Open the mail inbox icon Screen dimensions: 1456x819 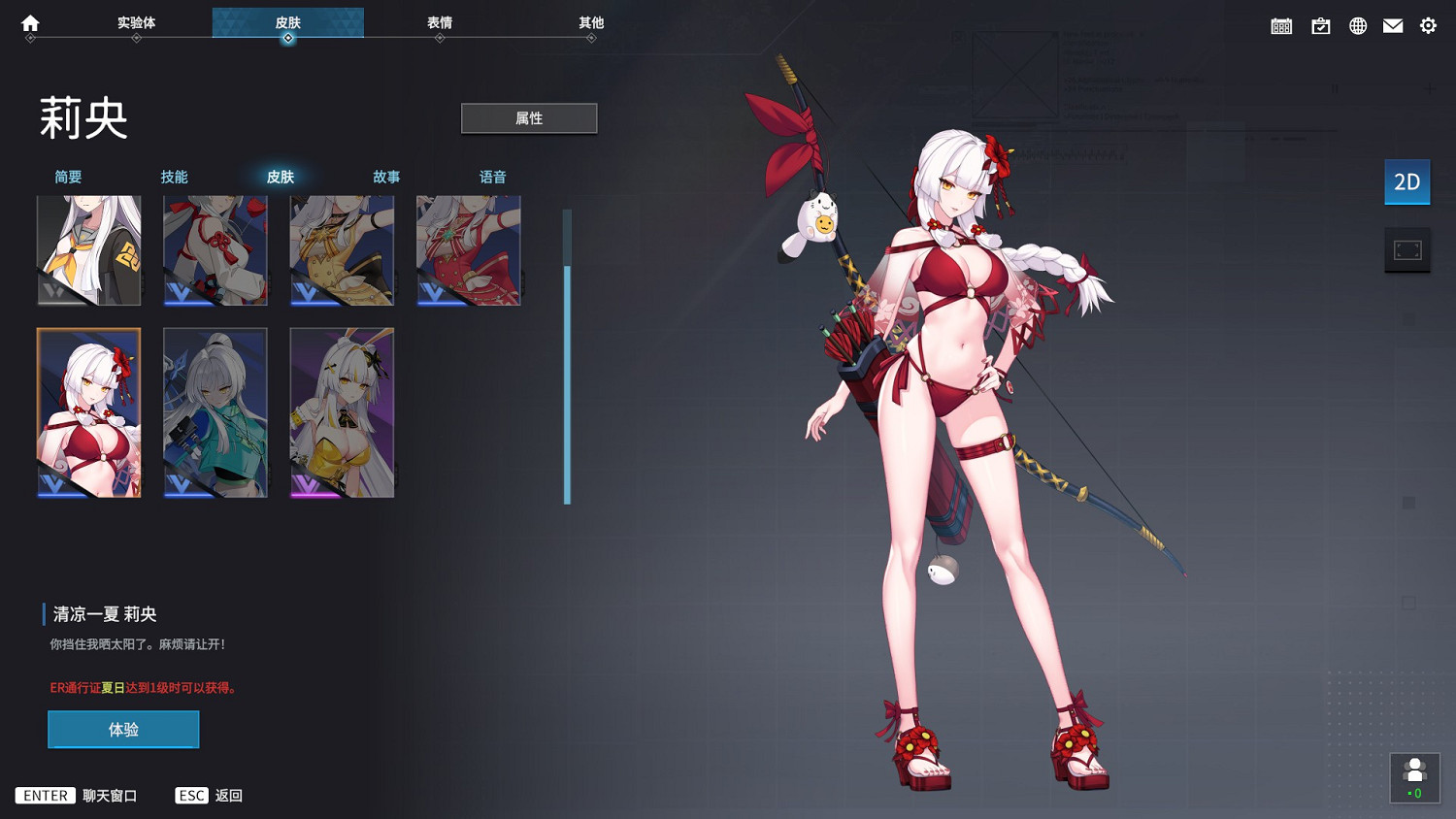[1393, 25]
